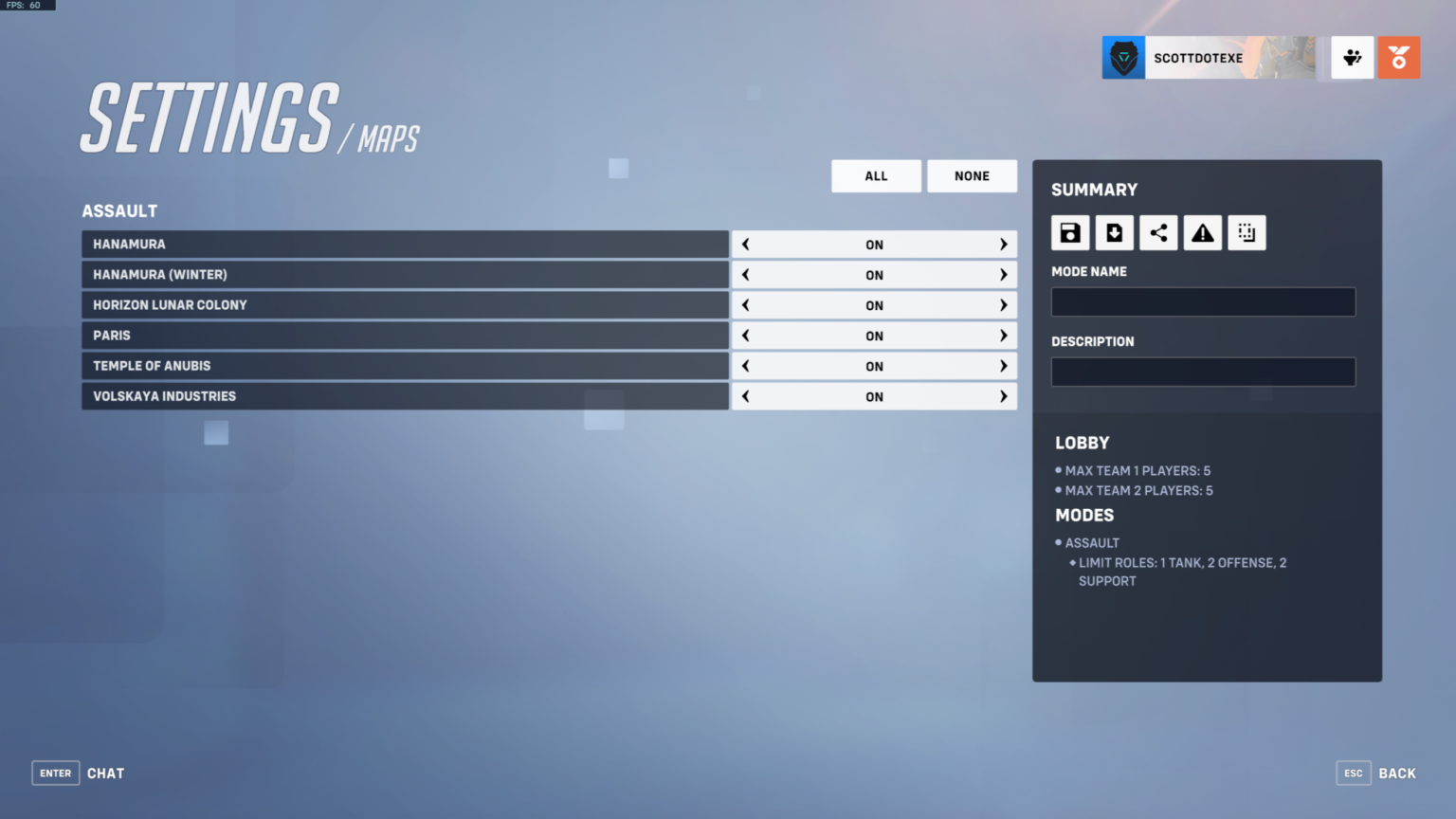The image size is (1456, 819).
Task: Click the right arrow on Temple of Anubis
Action: (1002, 365)
